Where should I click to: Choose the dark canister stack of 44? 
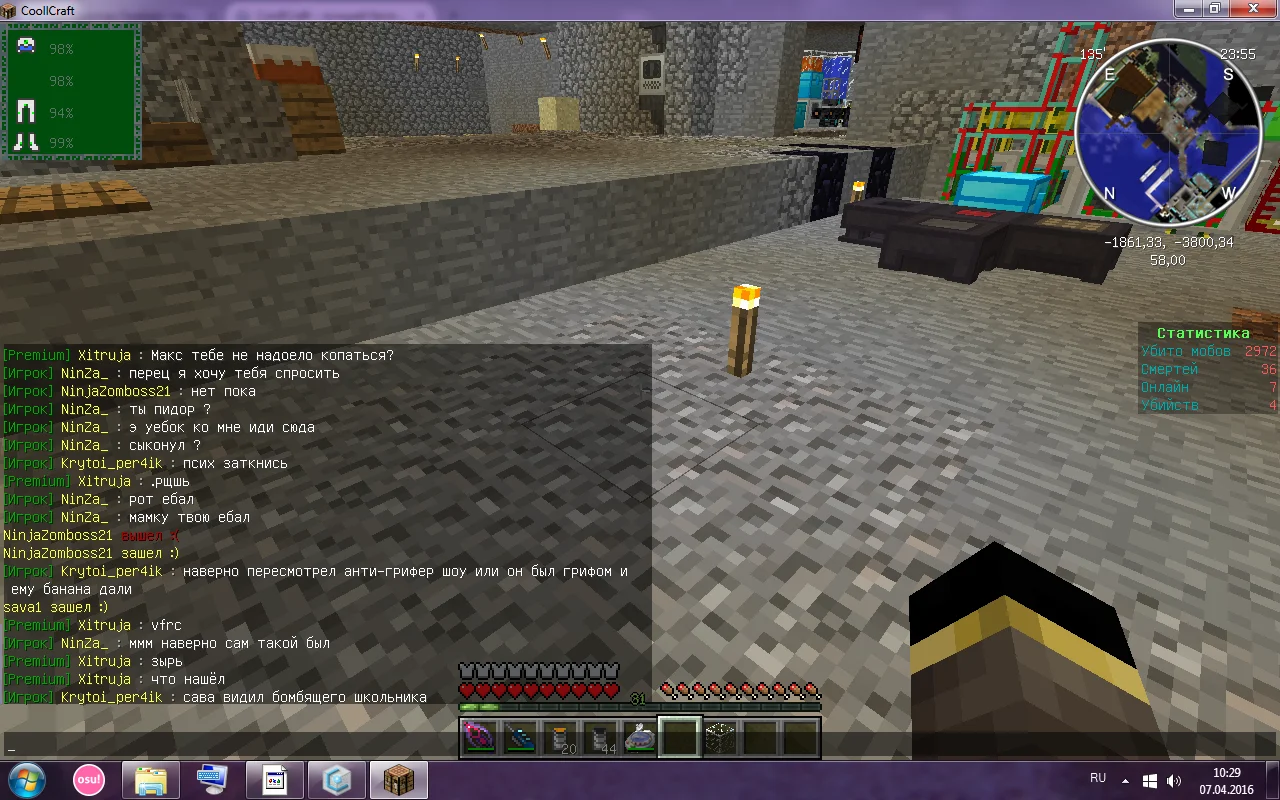[600, 738]
